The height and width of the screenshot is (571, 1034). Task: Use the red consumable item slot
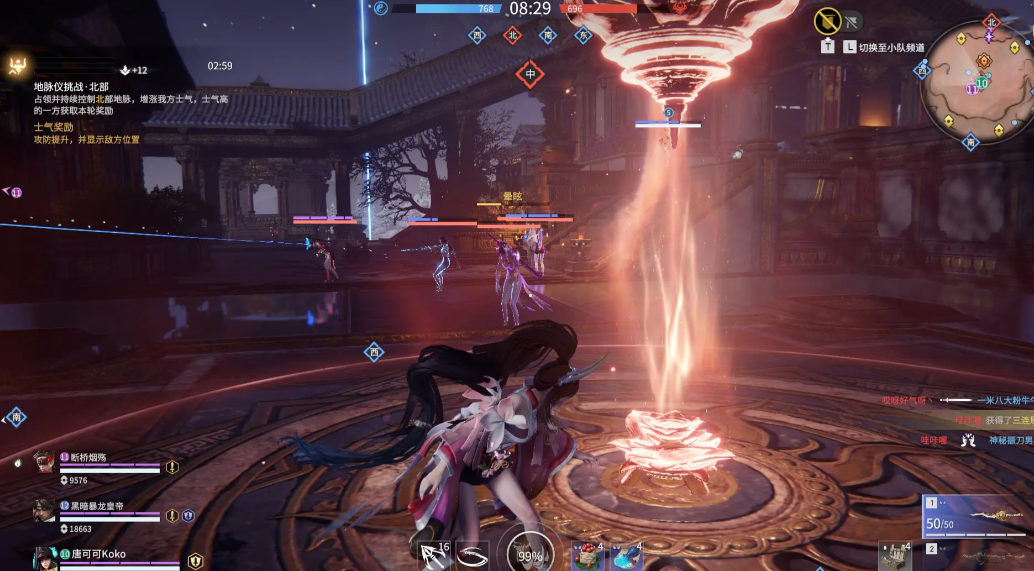pyautogui.click(x=586, y=555)
